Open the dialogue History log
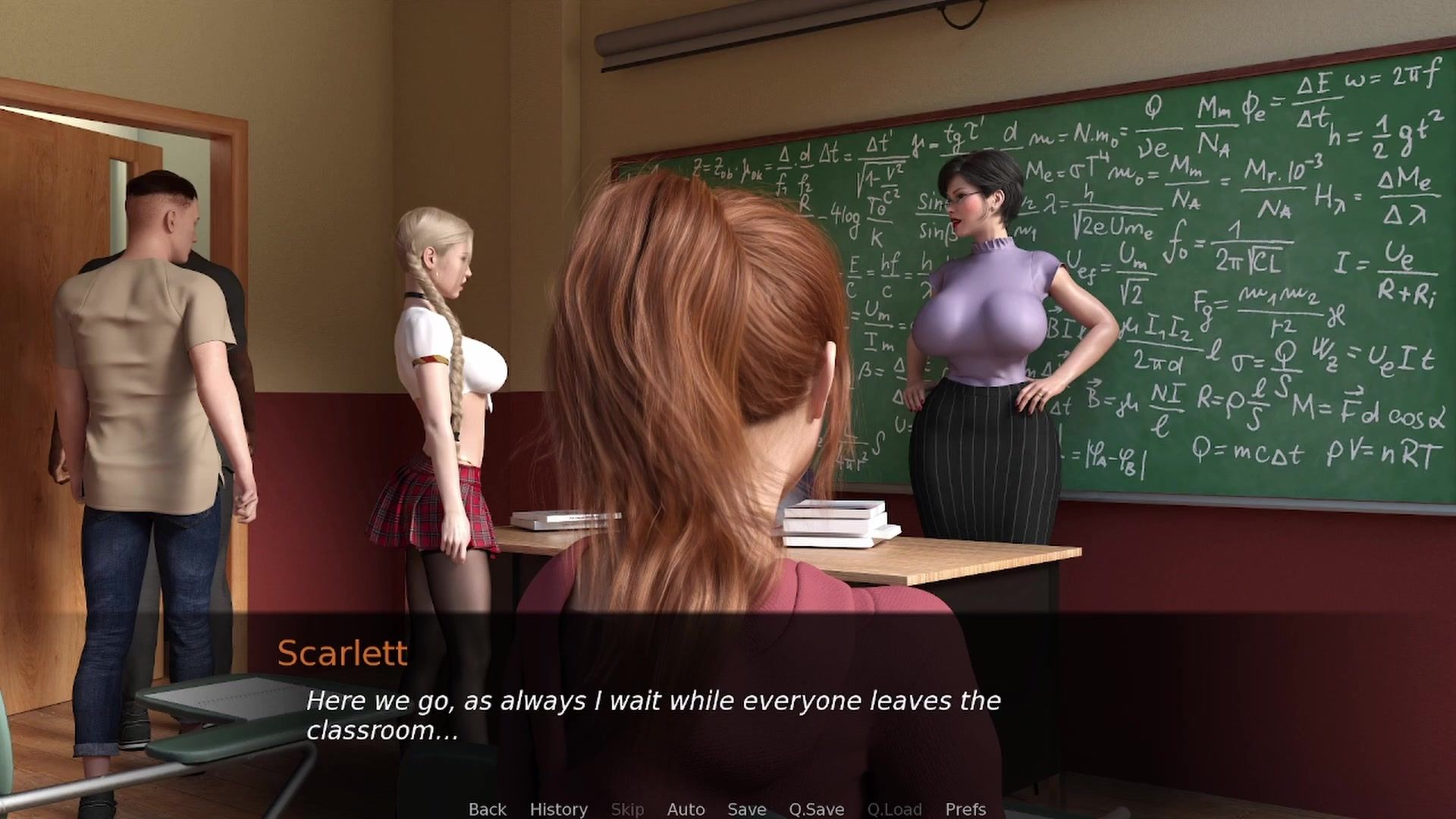1456x819 pixels. pos(558,809)
